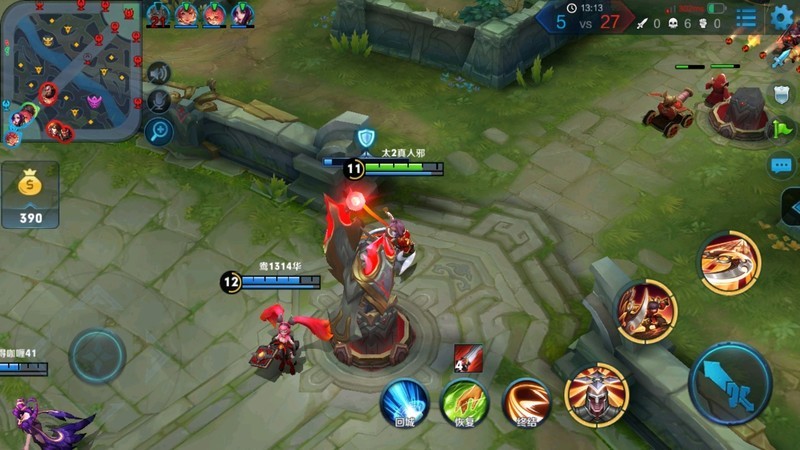
Task: Toggle the speaker voice output
Action: 158,73
